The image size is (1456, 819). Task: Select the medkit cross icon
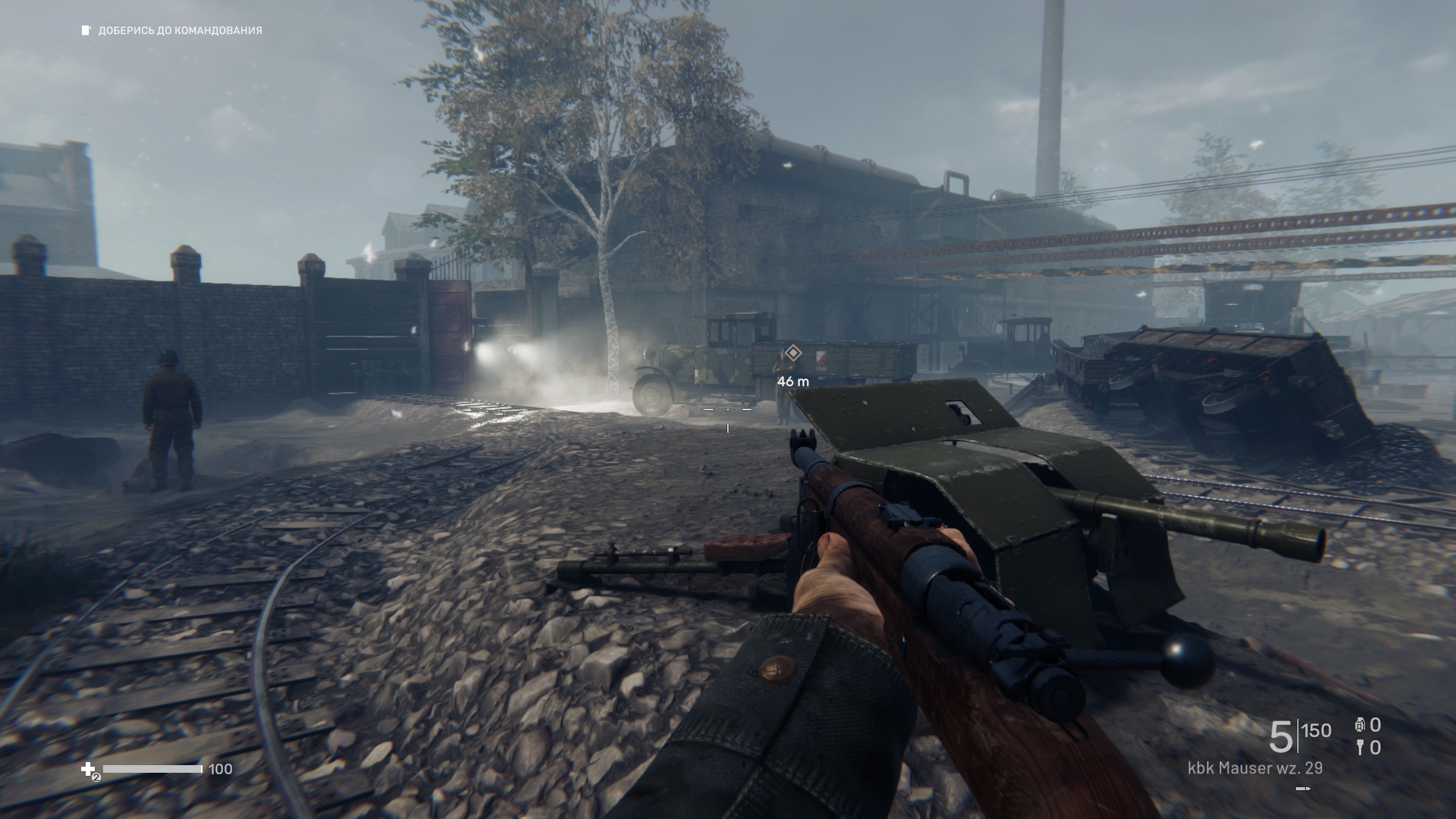coord(89,770)
